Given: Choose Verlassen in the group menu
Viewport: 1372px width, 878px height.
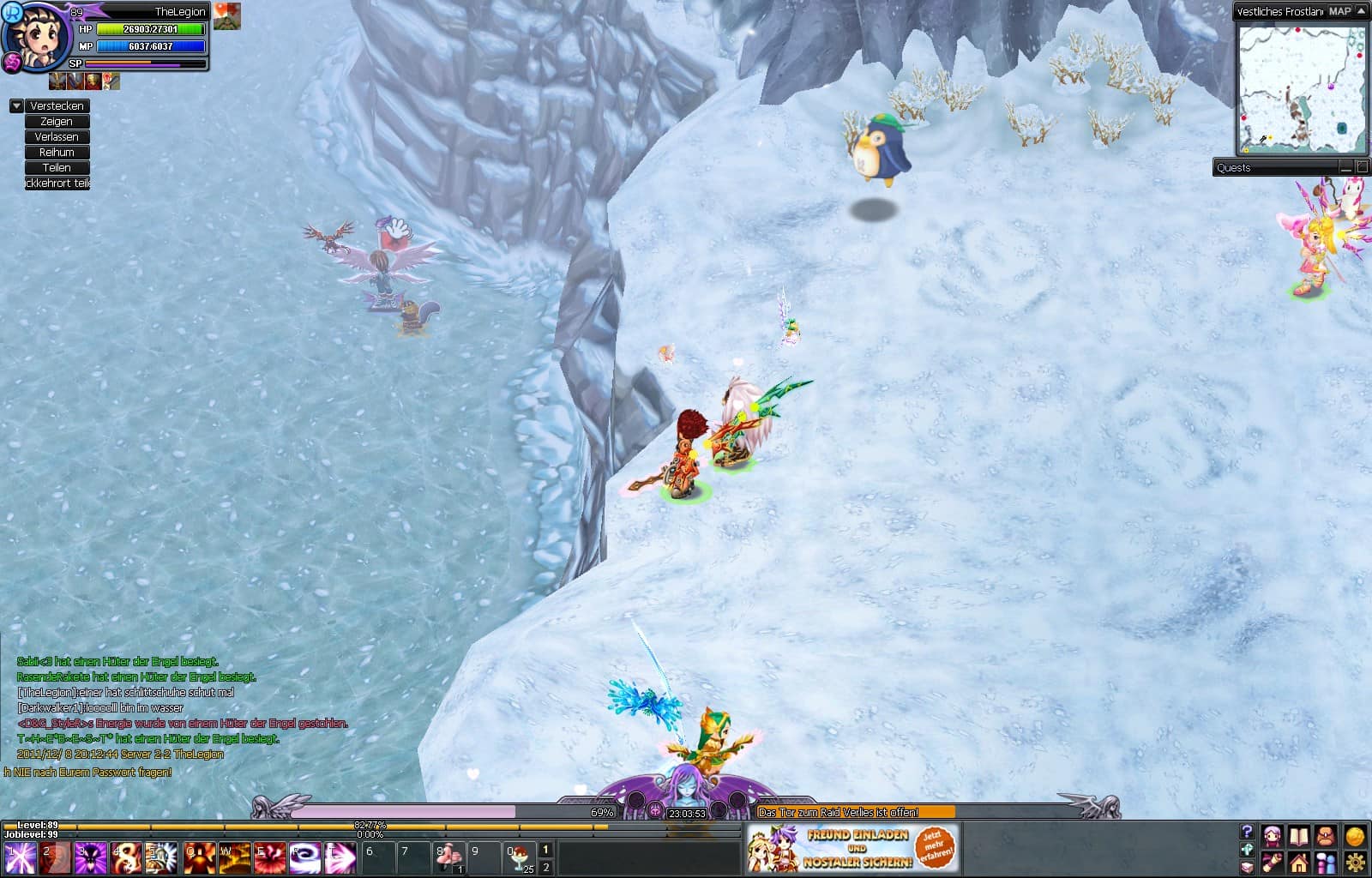Looking at the screenshot, I should click(x=57, y=137).
